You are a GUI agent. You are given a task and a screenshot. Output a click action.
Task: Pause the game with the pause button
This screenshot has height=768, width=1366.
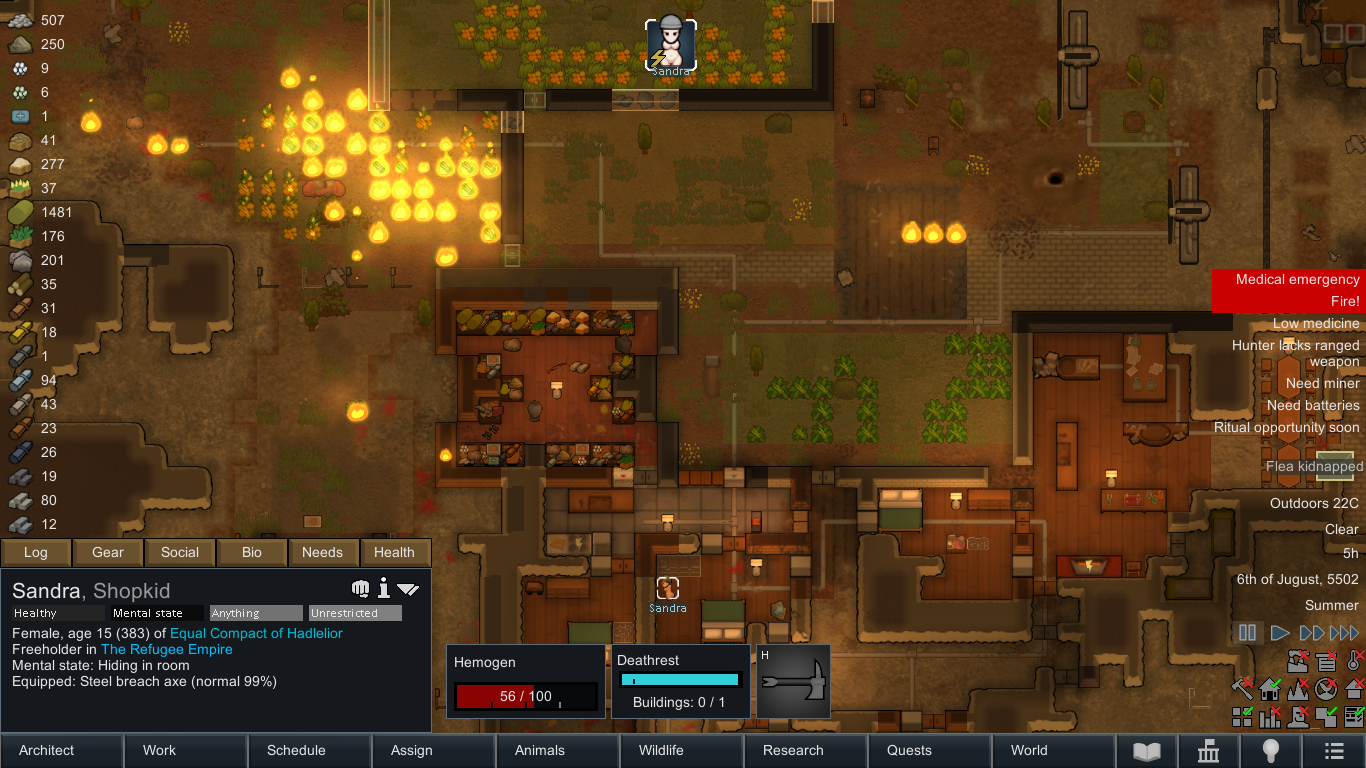pos(1247,633)
